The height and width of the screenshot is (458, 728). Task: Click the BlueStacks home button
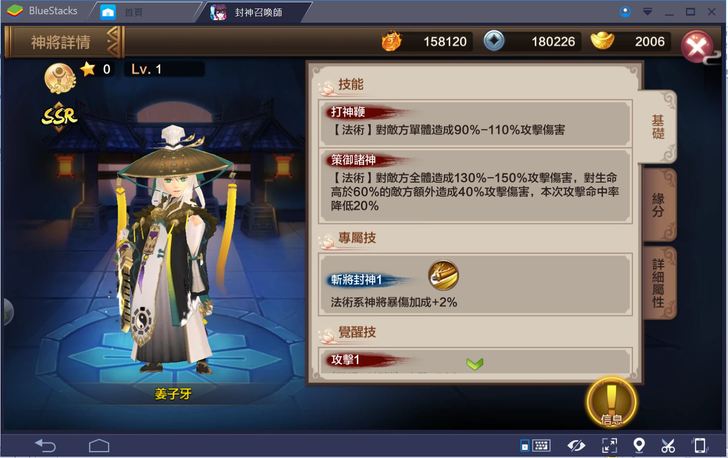pos(98,445)
